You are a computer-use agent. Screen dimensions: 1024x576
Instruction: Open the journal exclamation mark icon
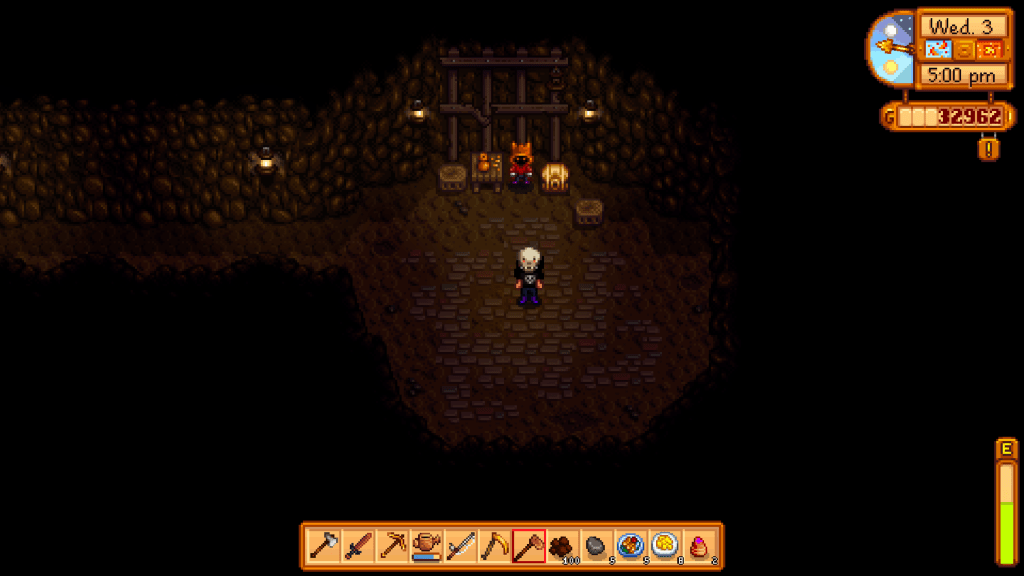pos(990,149)
